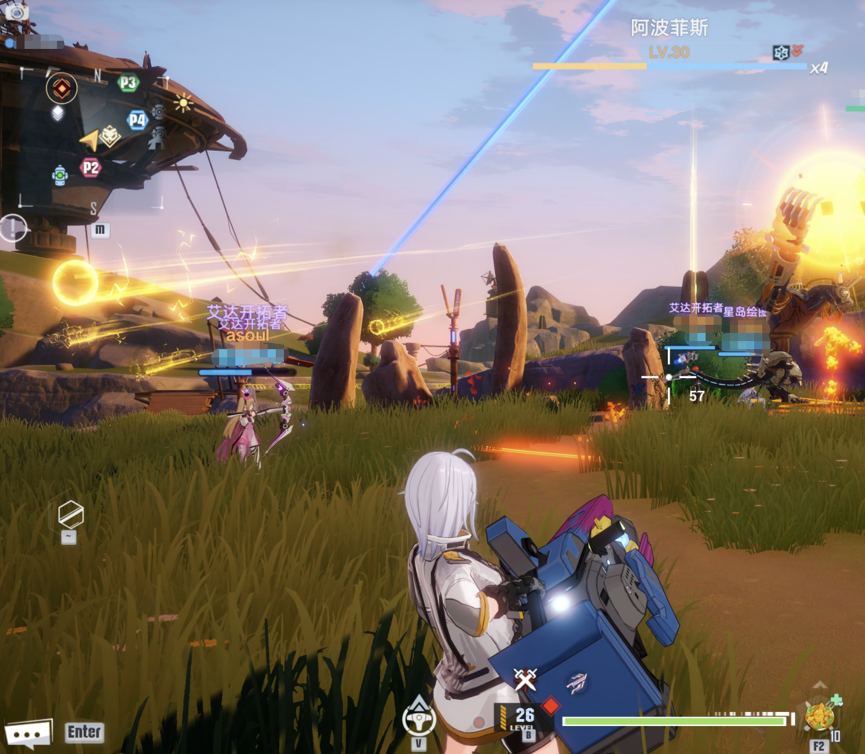Click the crossed swords combat icon
The width and height of the screenshot is (865, 754).
click(x=525, y=679)
